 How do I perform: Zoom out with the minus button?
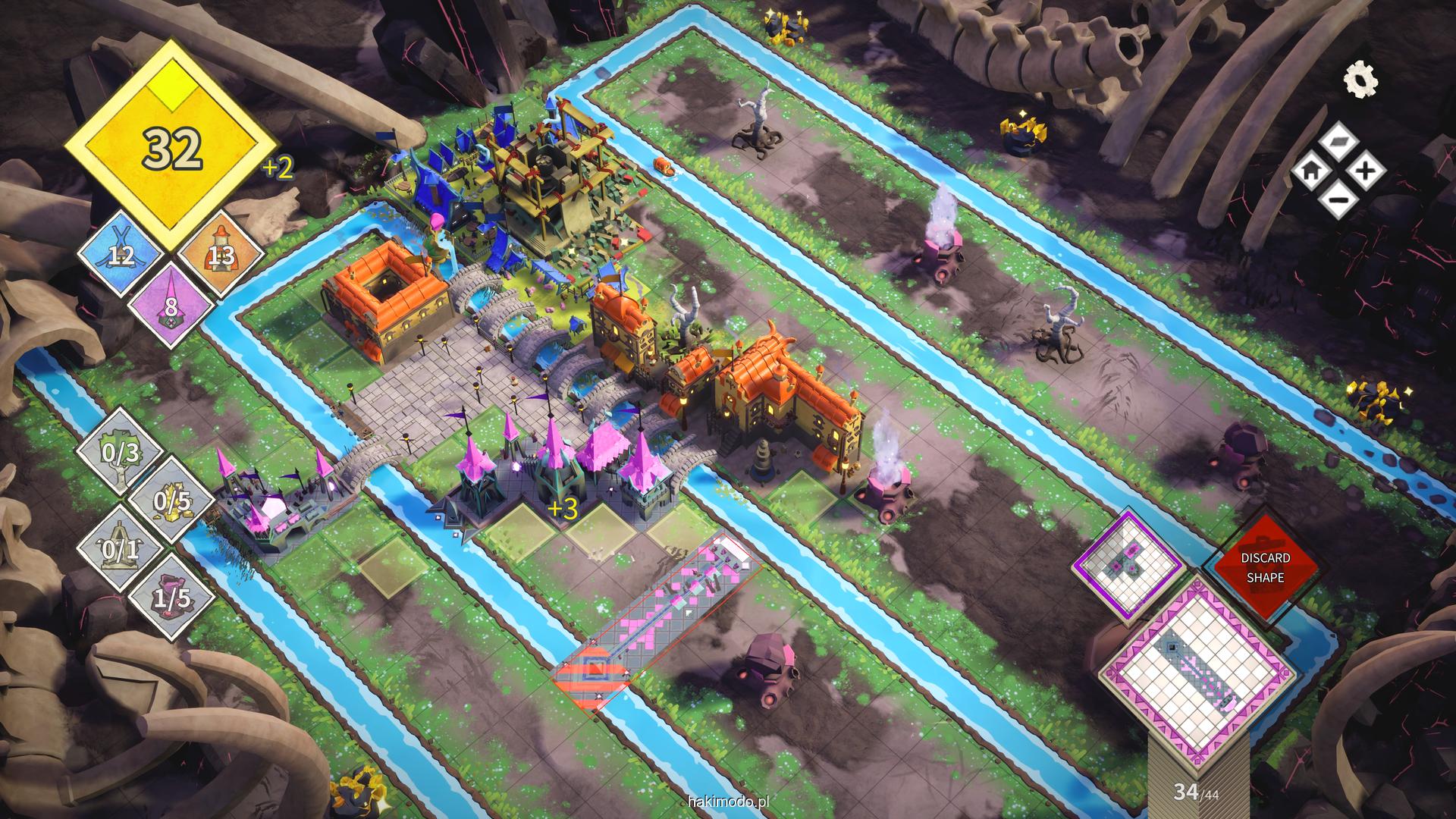[x=1339, y=200]
